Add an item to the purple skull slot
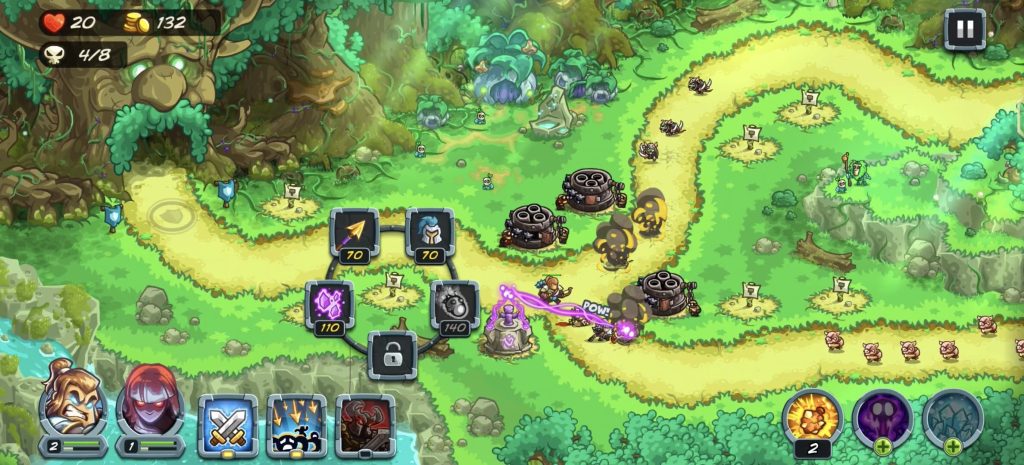Image resolution: width=1024 pixels, height=465 pixels. (x=882, y=417)
